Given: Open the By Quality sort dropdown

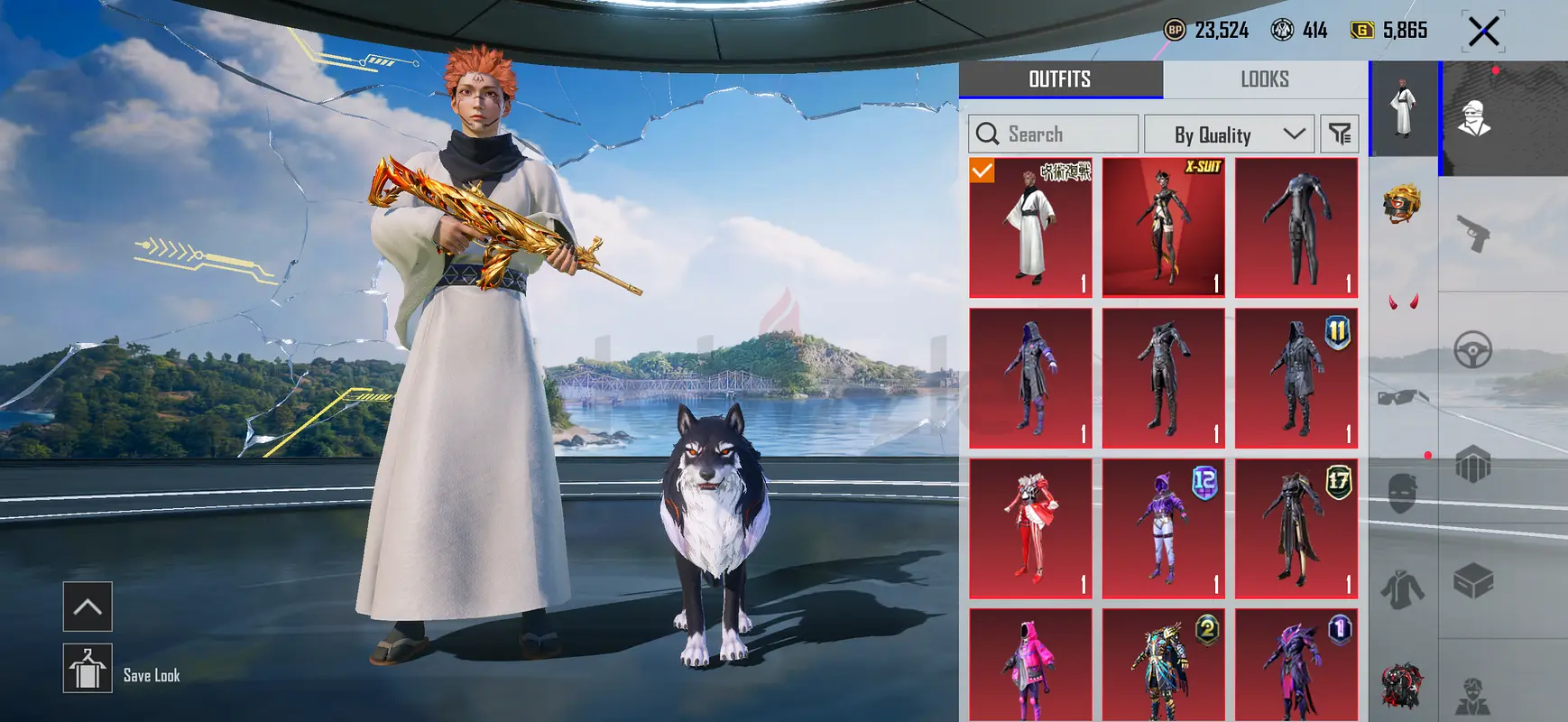Looking at the screenshot, I should tap(1228, 134).
